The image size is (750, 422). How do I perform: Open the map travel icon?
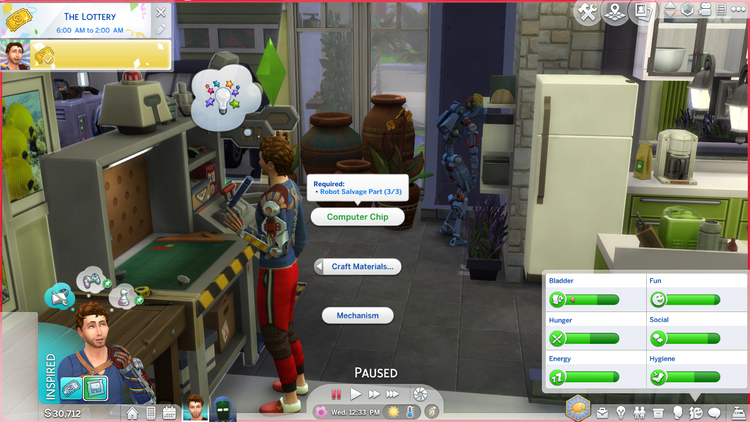coord(615,11)
